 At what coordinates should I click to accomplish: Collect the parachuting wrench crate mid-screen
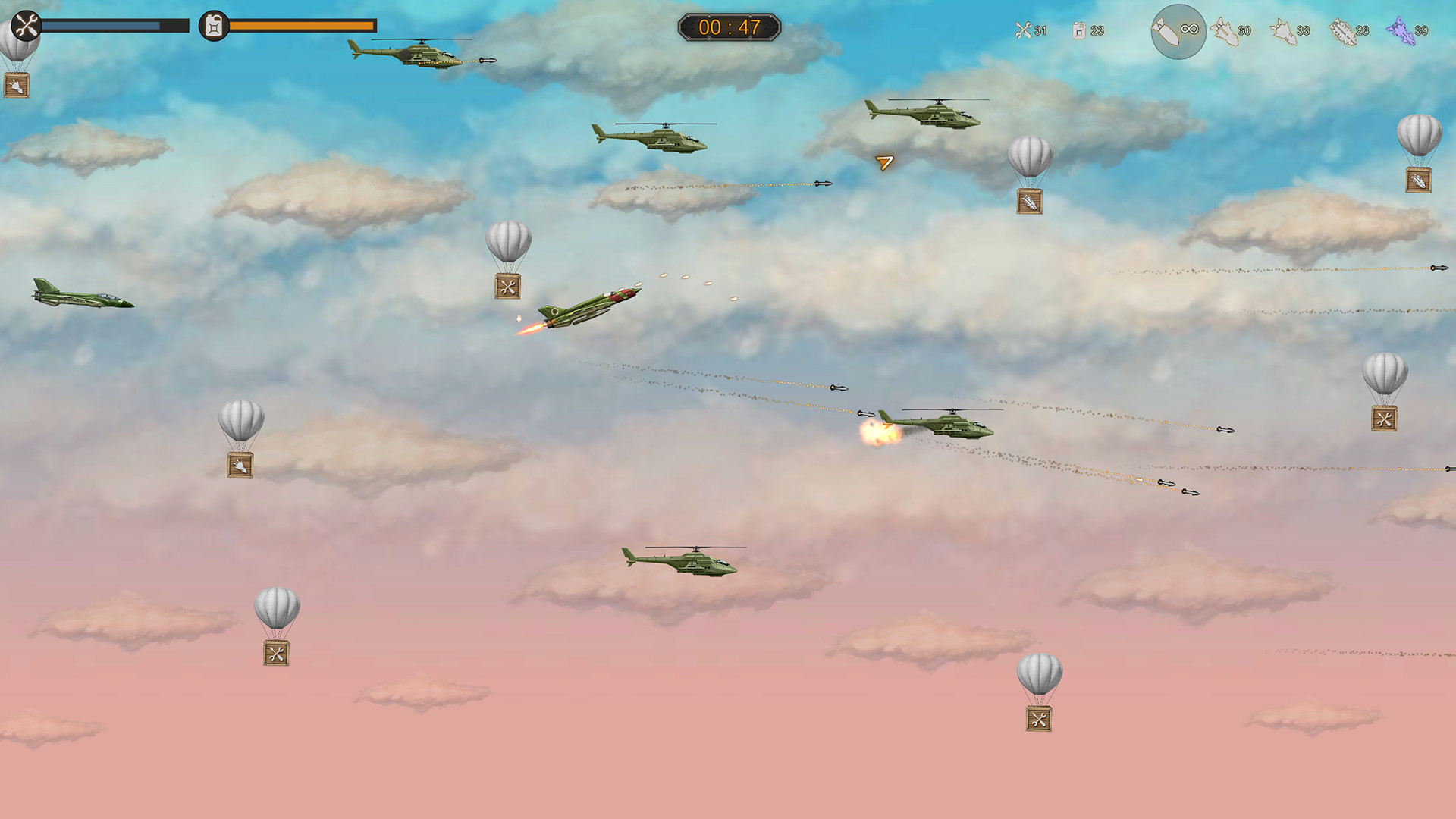[508, 285]
